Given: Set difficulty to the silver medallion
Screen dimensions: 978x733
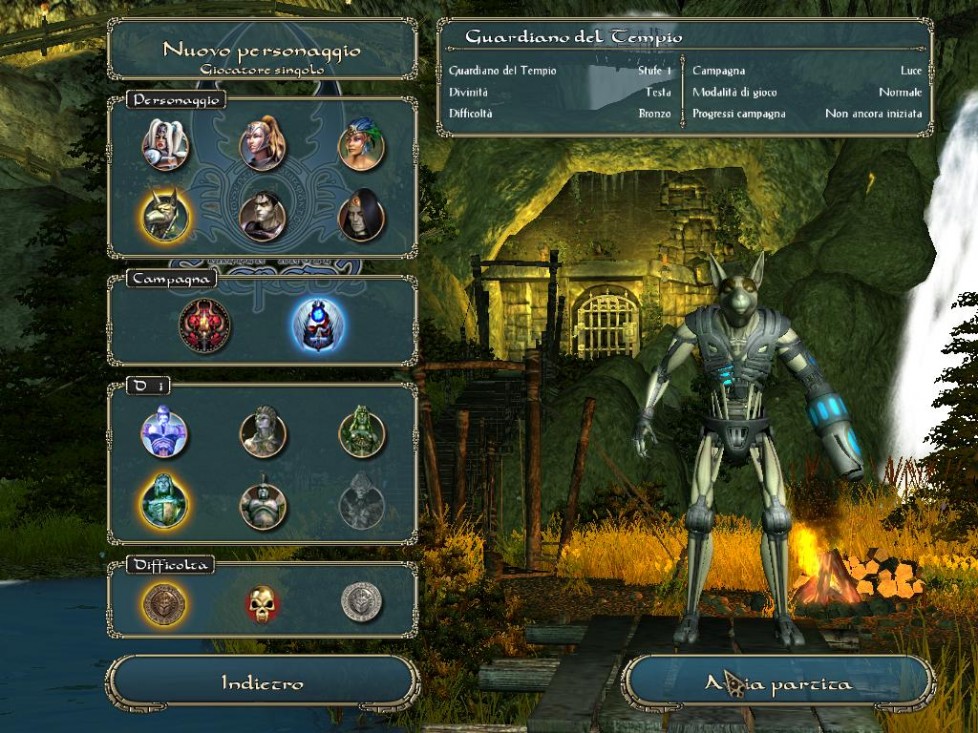Looking at the screenshot, I should [361, 602].
